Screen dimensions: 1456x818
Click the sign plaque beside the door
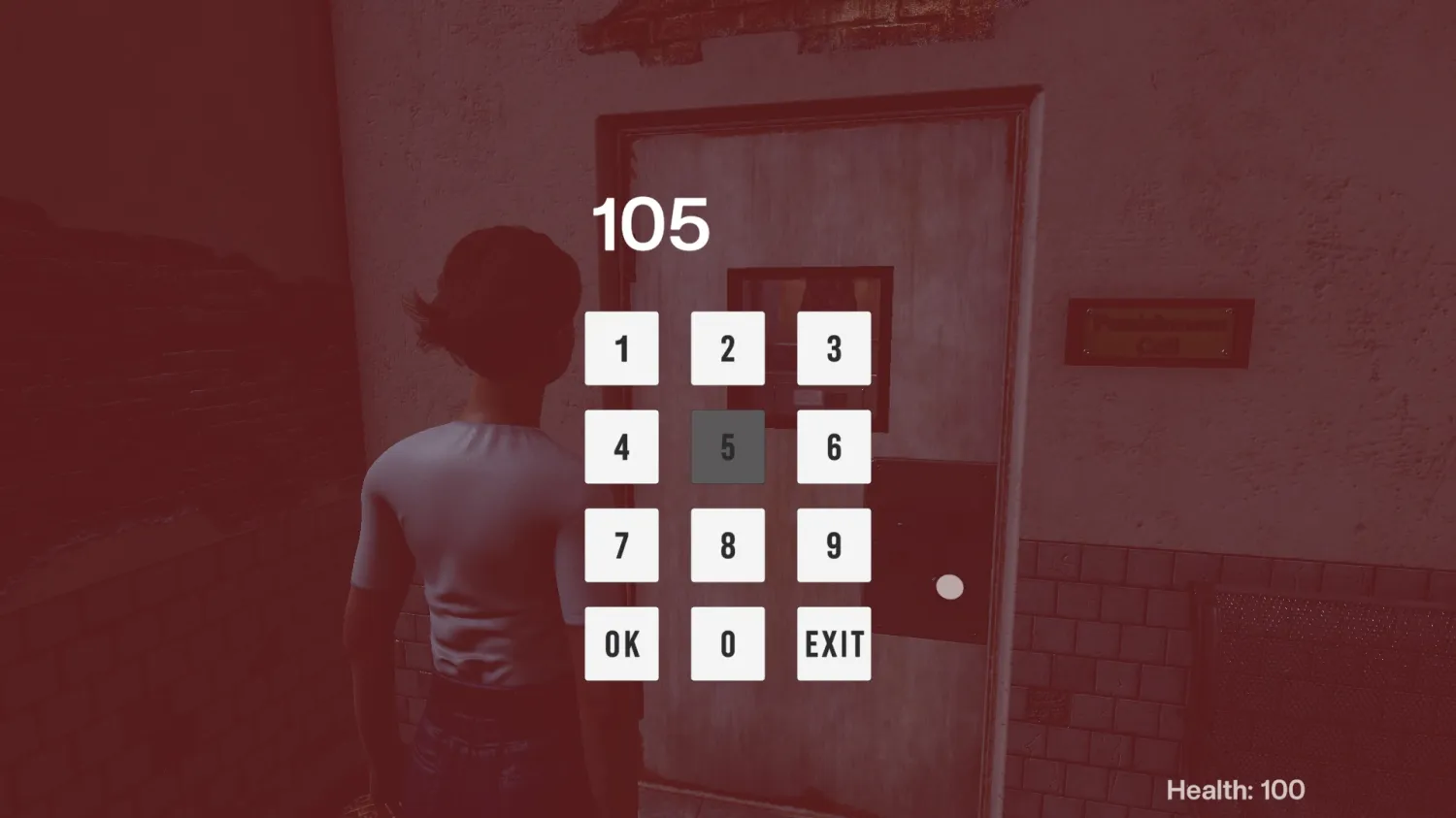1161,331
